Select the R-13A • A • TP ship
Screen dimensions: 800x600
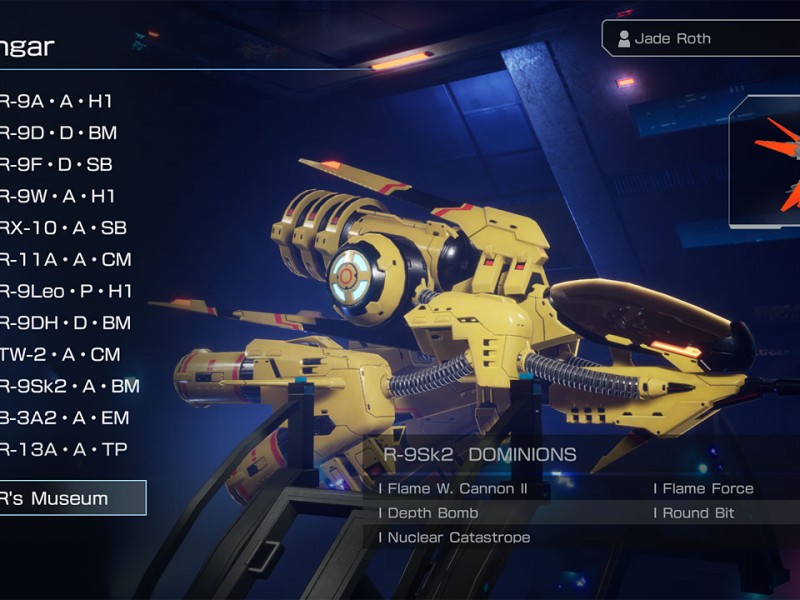pos(63,450)
